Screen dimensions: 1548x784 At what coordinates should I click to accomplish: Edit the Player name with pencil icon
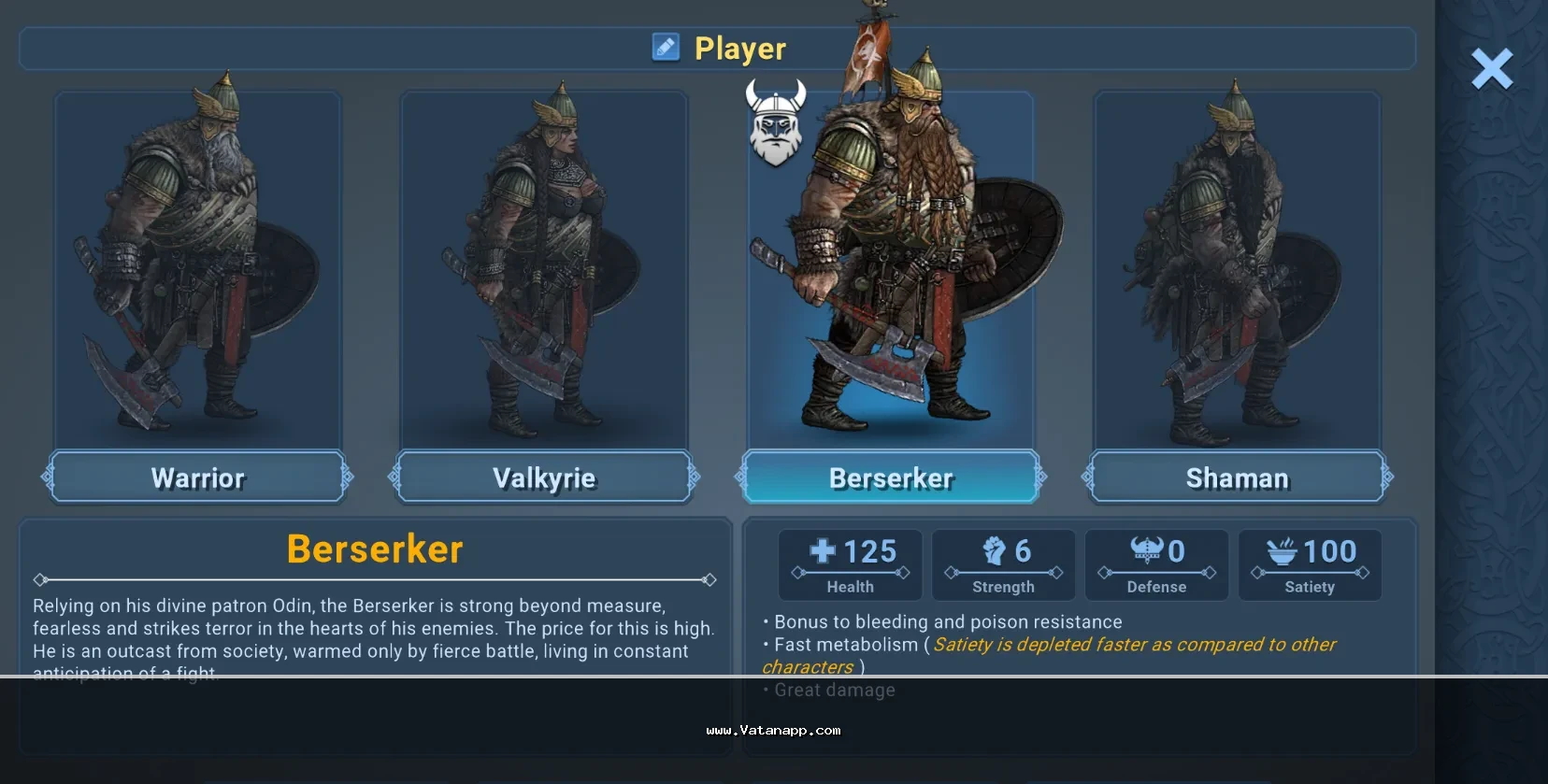click(x=666, y=47)
